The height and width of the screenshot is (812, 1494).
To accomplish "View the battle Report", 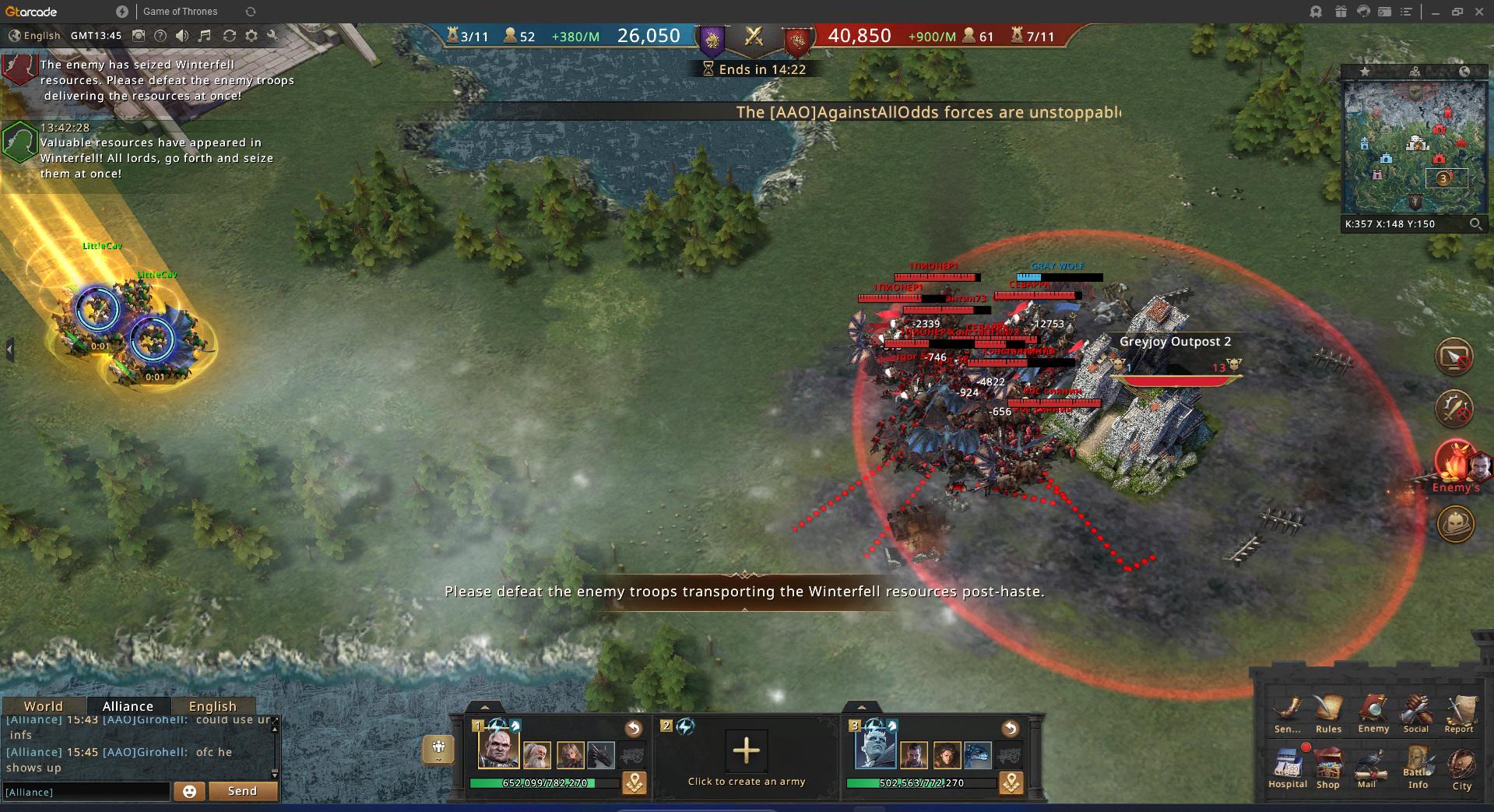I will (x=1459, y=712).
